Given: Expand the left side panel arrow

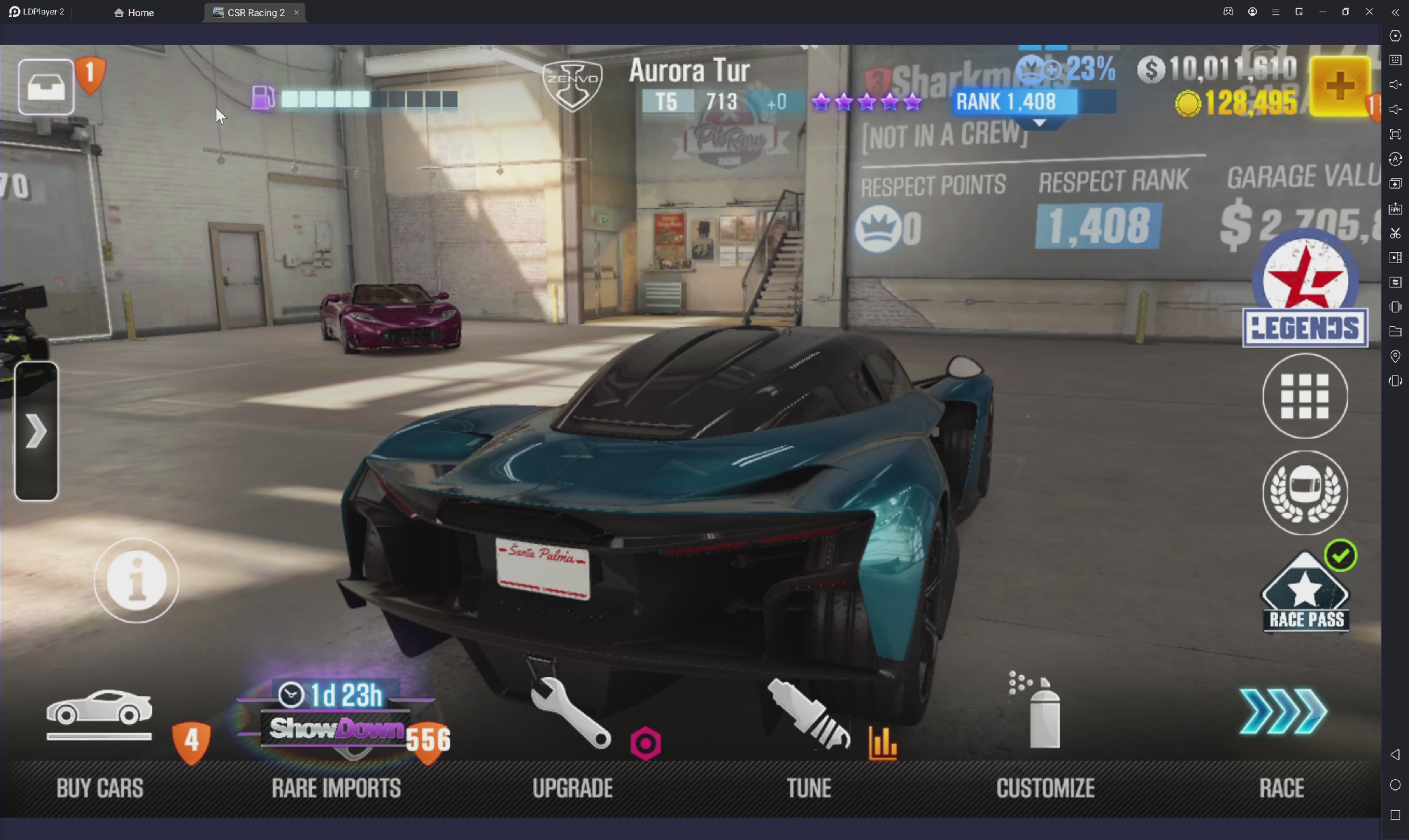Looking at the screenshot, I should (36, 431).
